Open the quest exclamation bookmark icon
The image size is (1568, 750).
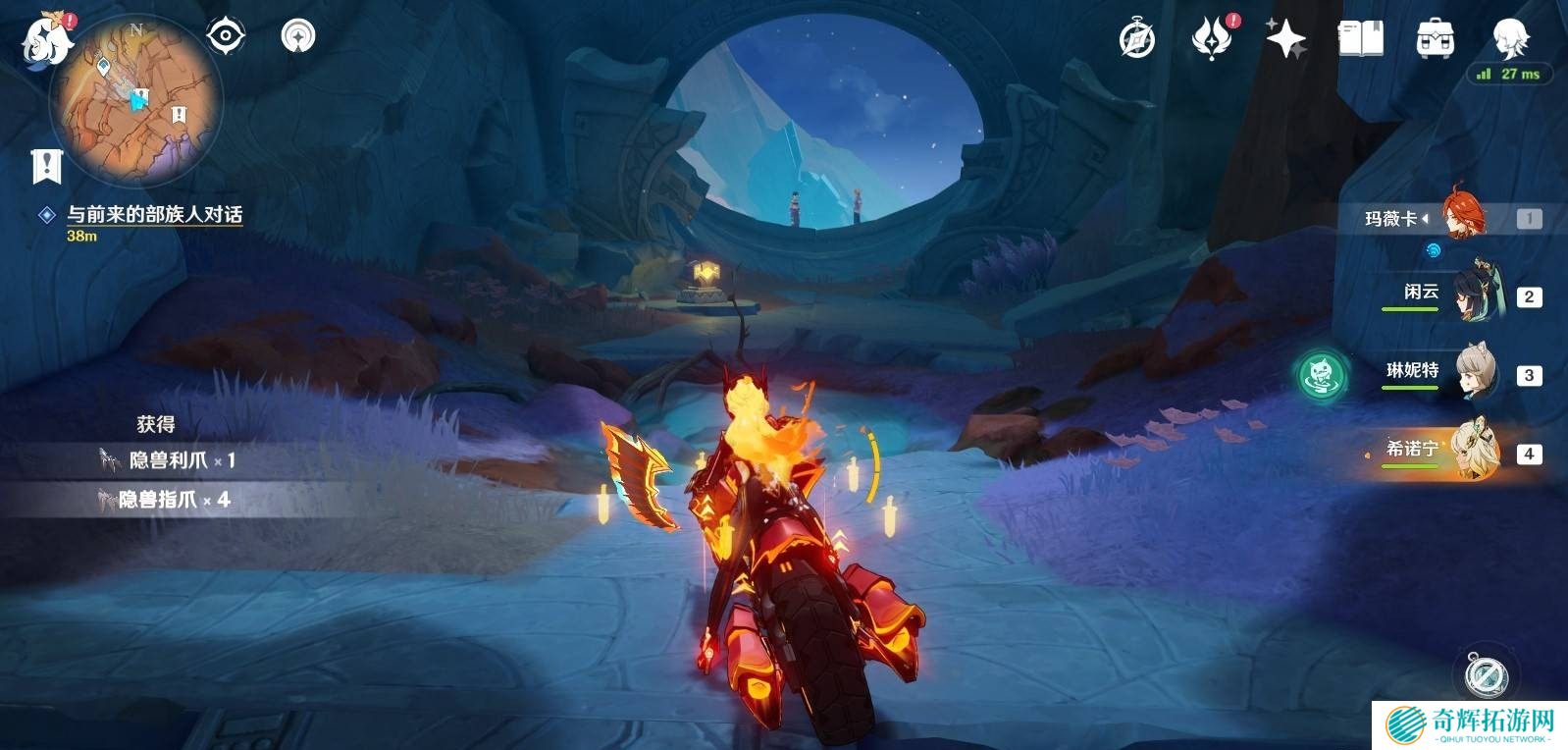[x=46, y=166]
